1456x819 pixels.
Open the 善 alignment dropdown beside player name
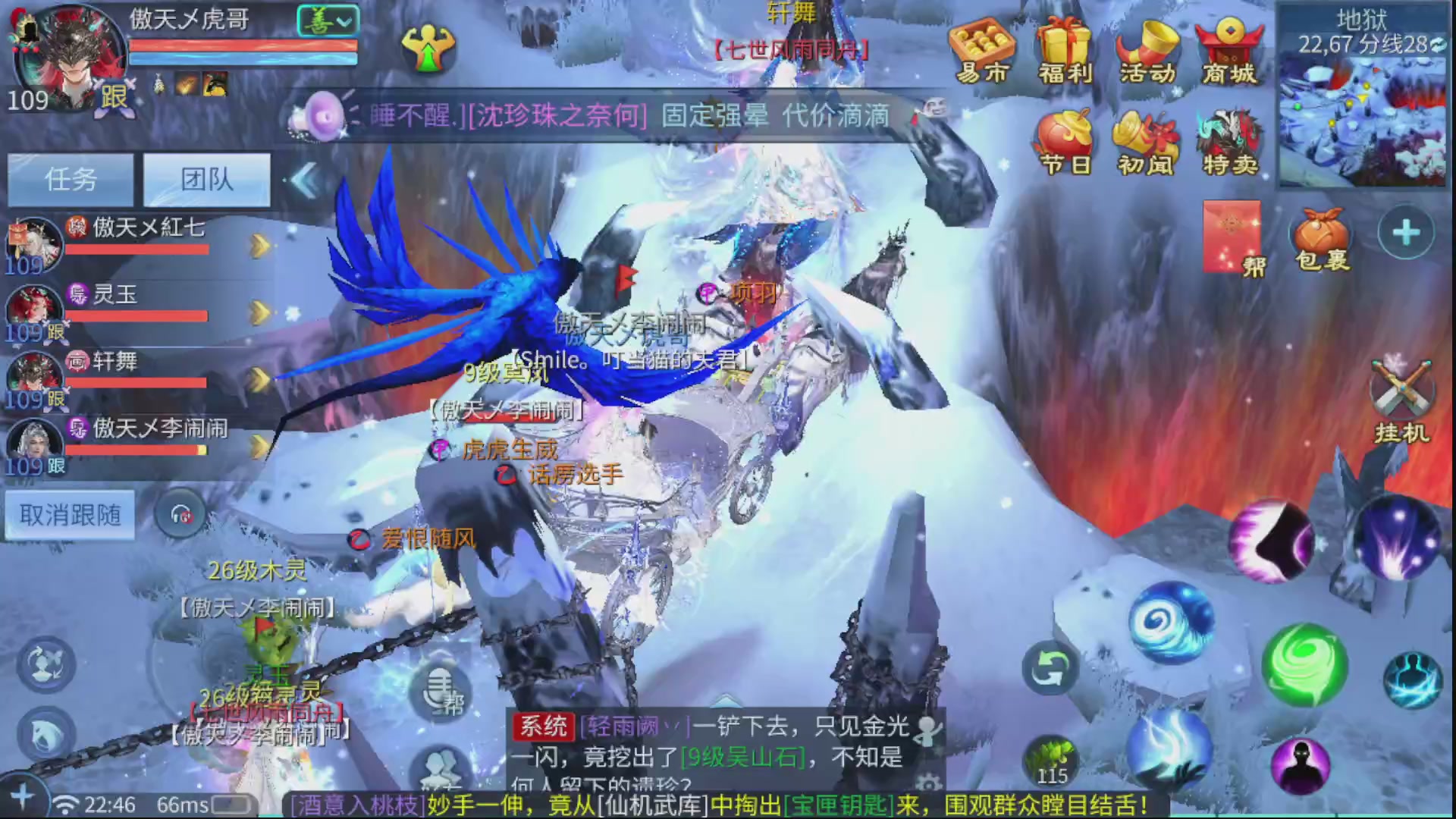pyautogui.click(x=328, y=21)
